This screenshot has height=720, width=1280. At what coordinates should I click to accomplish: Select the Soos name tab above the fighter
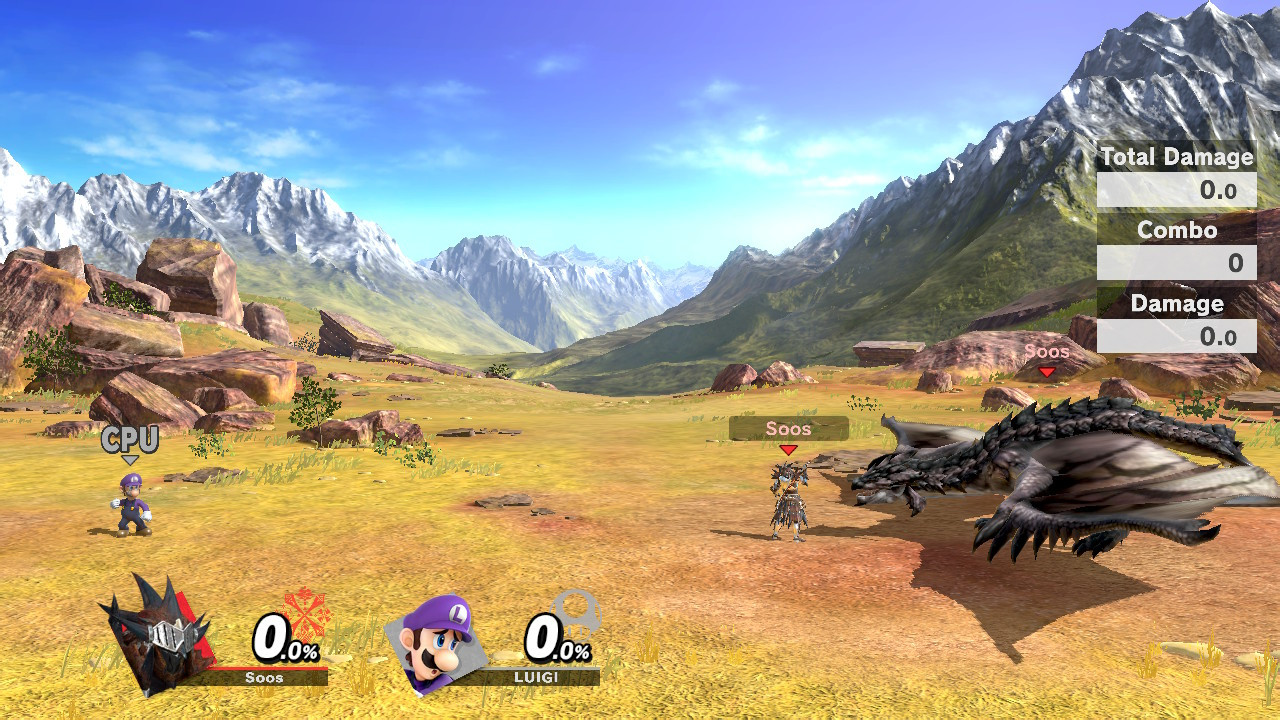pos(789,429)
